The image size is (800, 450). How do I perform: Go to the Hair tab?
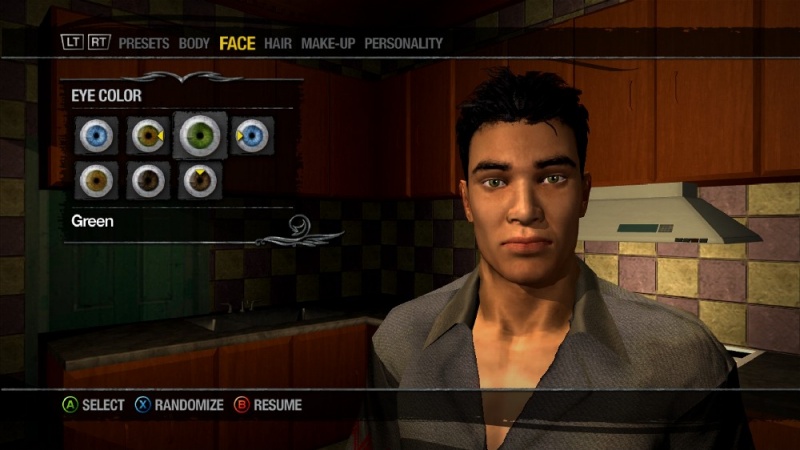pos(278,43)
